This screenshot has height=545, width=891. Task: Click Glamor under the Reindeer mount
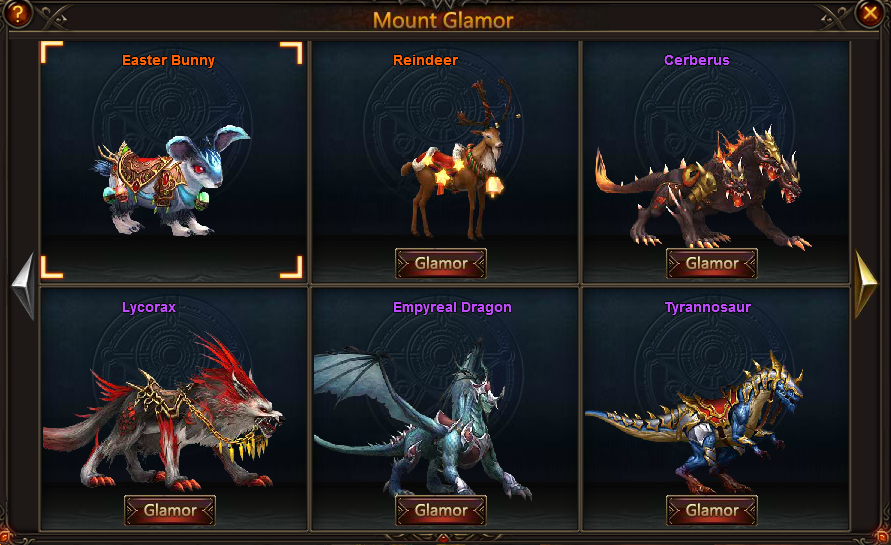coord(441,264)
